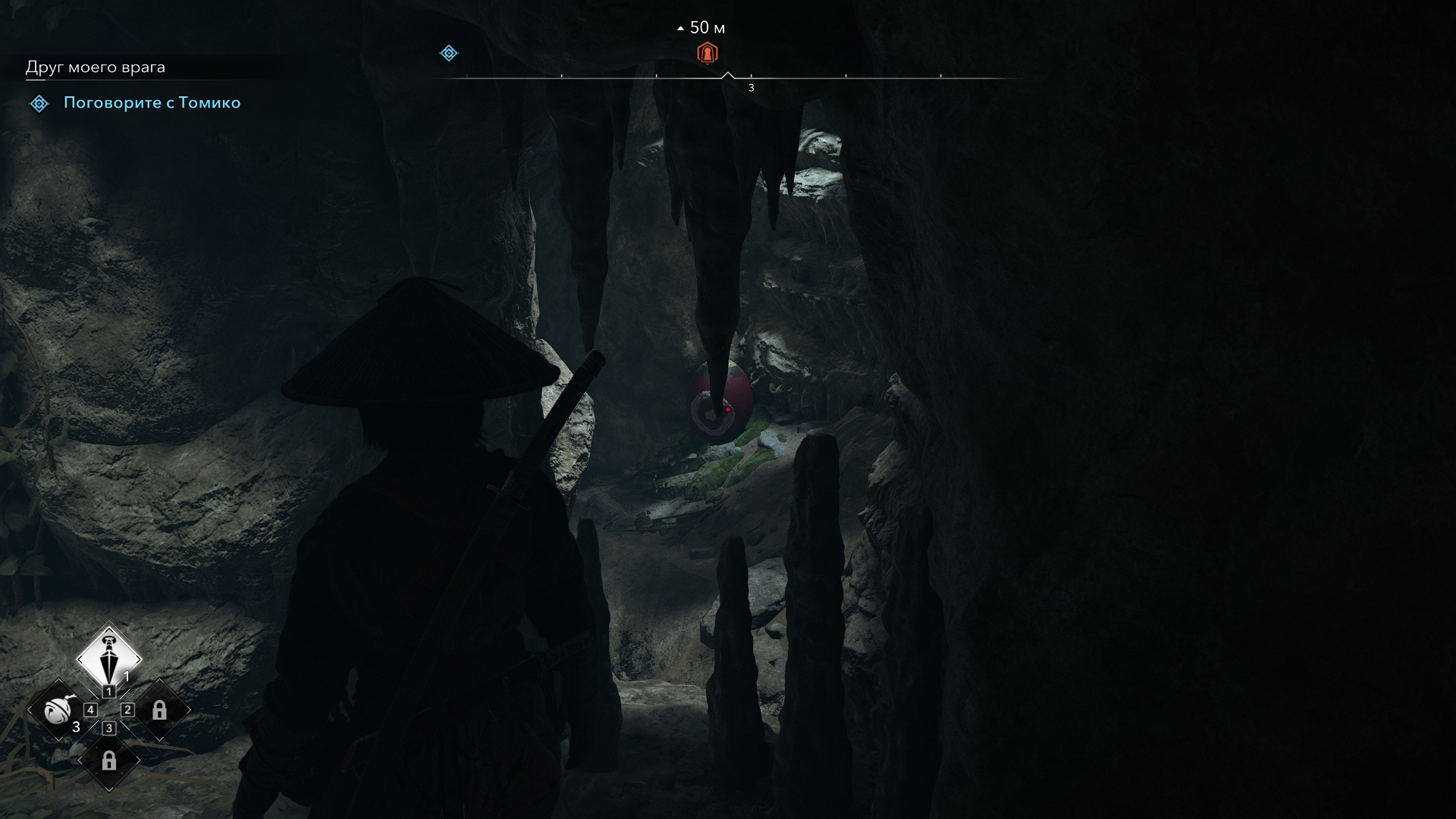Click the blue quest marker on the compass
1456x819 pixels.
pos(449,53)
